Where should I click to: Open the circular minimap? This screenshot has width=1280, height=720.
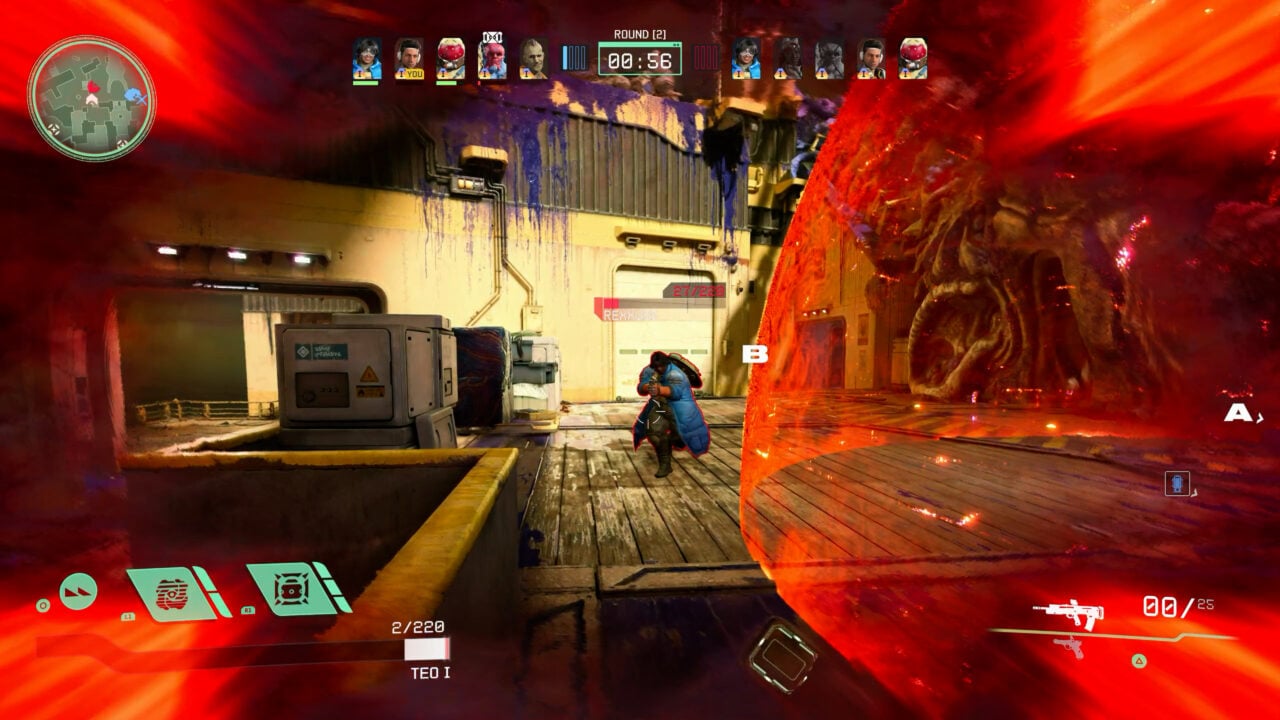(x=91, y=98)
